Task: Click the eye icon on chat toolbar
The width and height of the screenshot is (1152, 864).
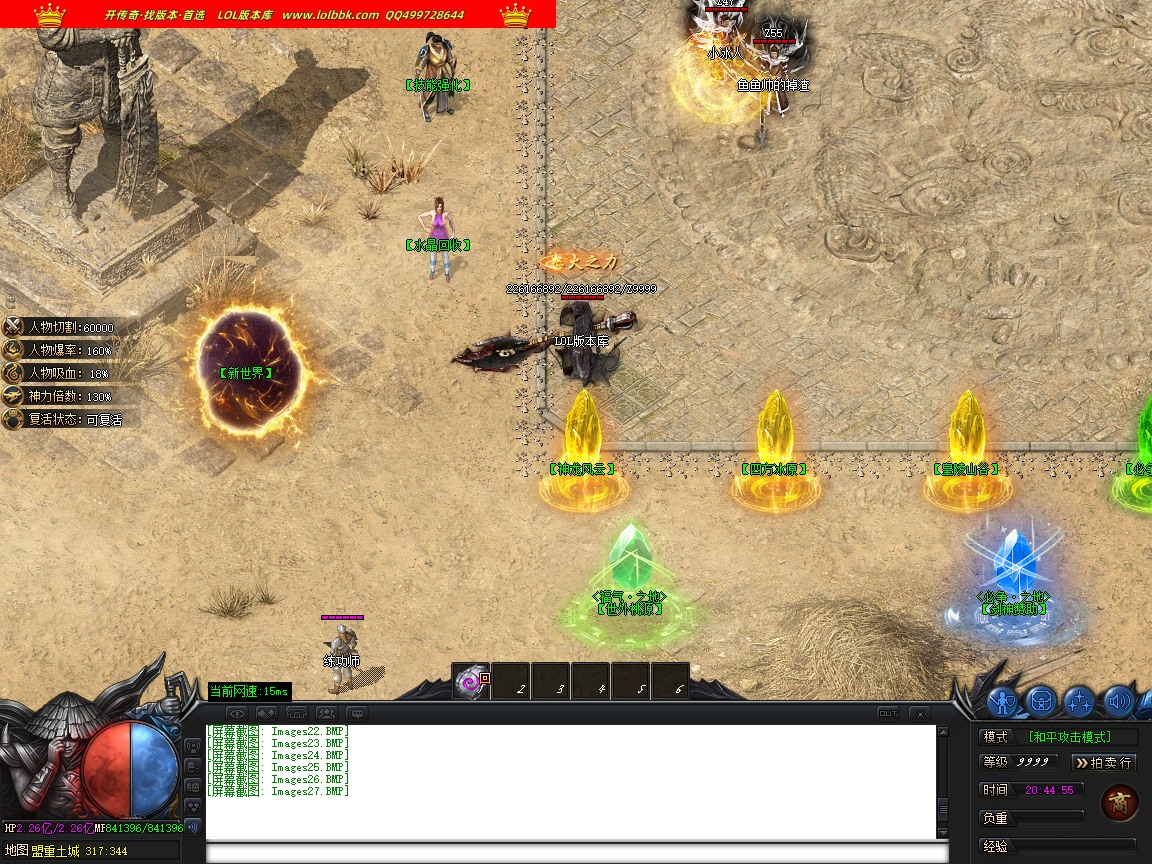Action: pos(237,713)
